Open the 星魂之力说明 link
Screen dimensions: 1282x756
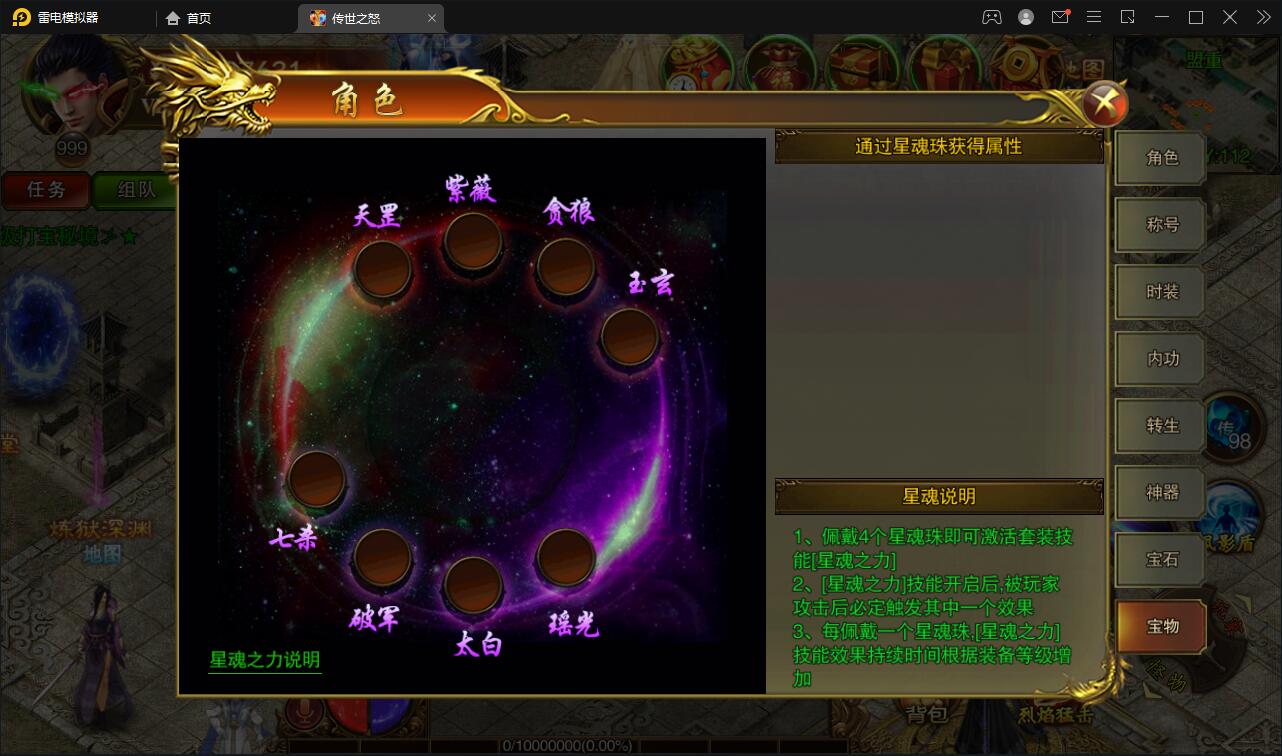tap(263, 658)
